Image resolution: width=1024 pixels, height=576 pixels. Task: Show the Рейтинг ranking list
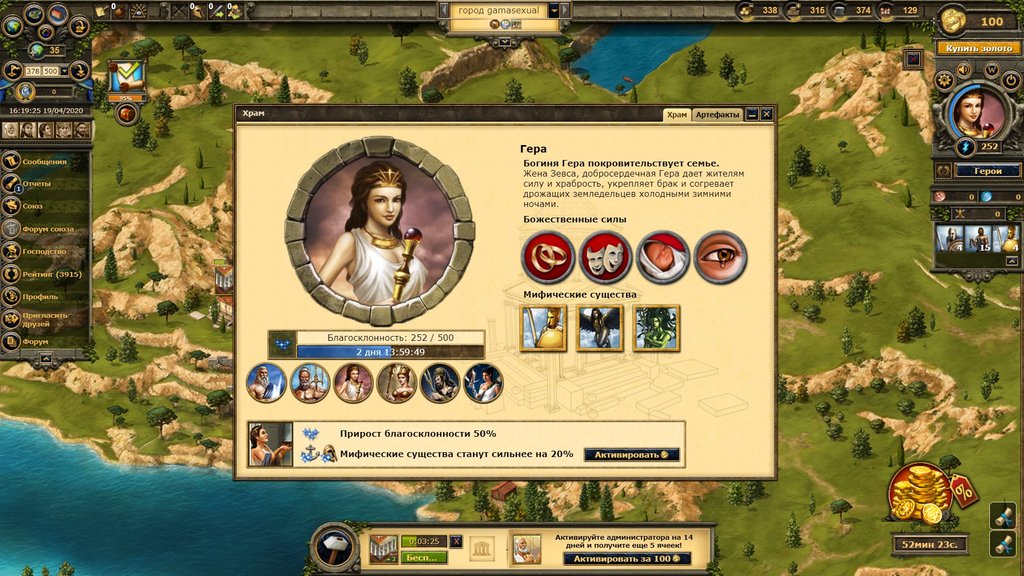(48, 274)
